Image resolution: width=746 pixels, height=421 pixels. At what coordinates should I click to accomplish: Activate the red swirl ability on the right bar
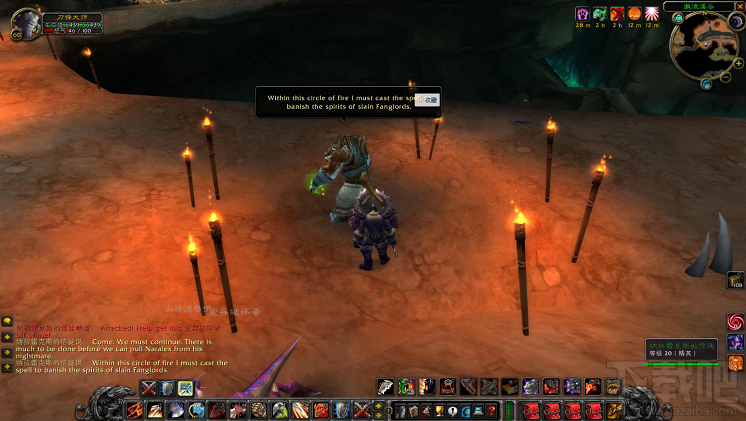pos(735,322)
